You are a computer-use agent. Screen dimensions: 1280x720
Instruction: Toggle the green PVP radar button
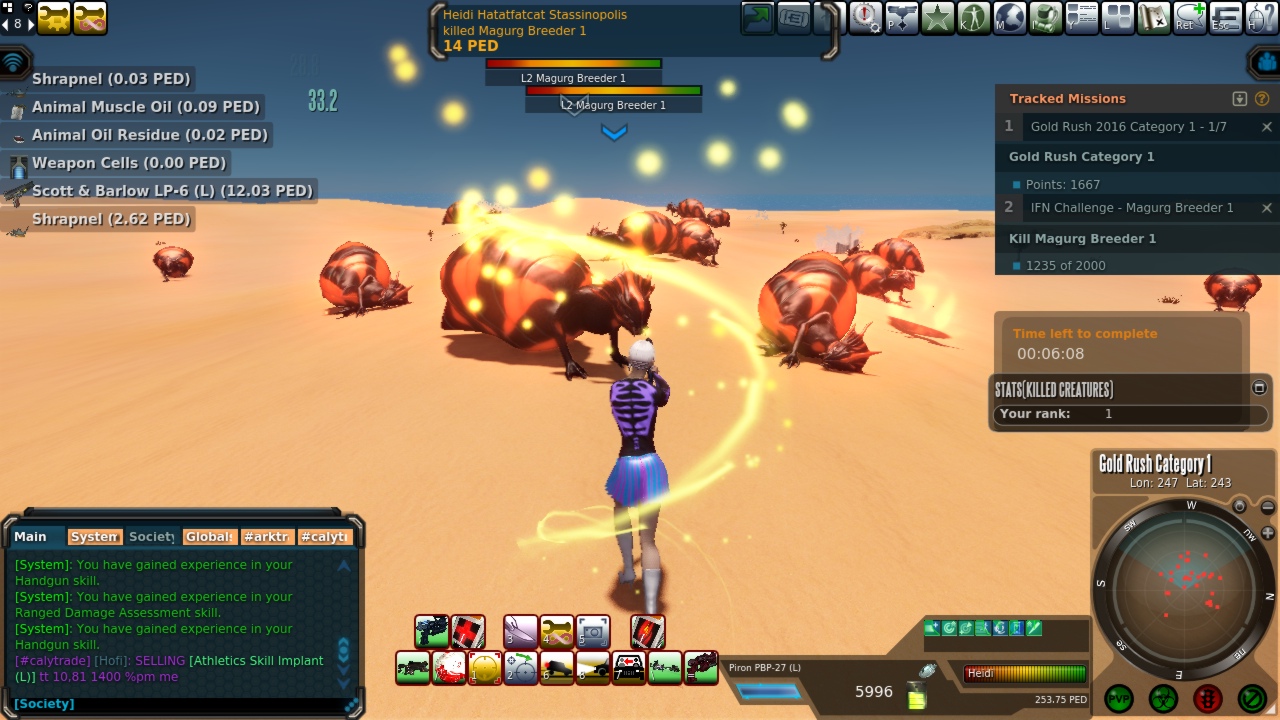click(x=1119, y=697)
